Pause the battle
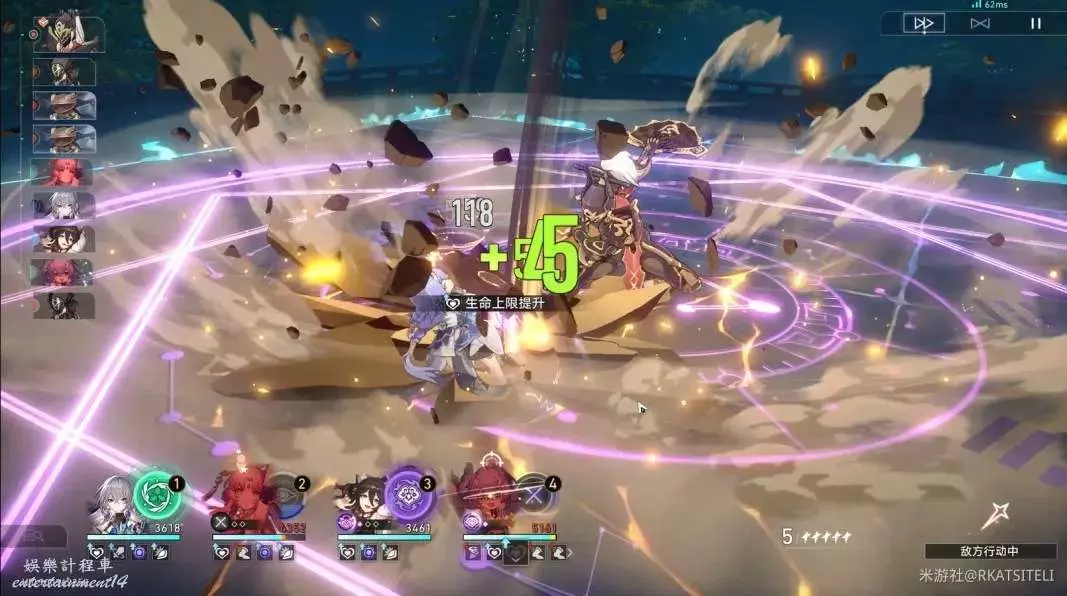Screen dimensions: 1067x596 (1035, 23)
